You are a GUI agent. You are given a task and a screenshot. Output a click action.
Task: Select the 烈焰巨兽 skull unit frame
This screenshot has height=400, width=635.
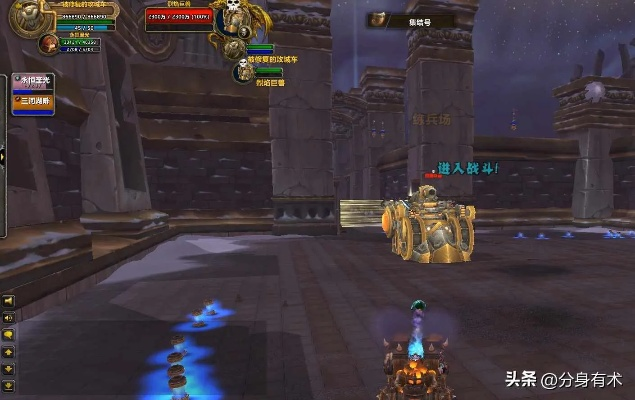click(243, 73)
